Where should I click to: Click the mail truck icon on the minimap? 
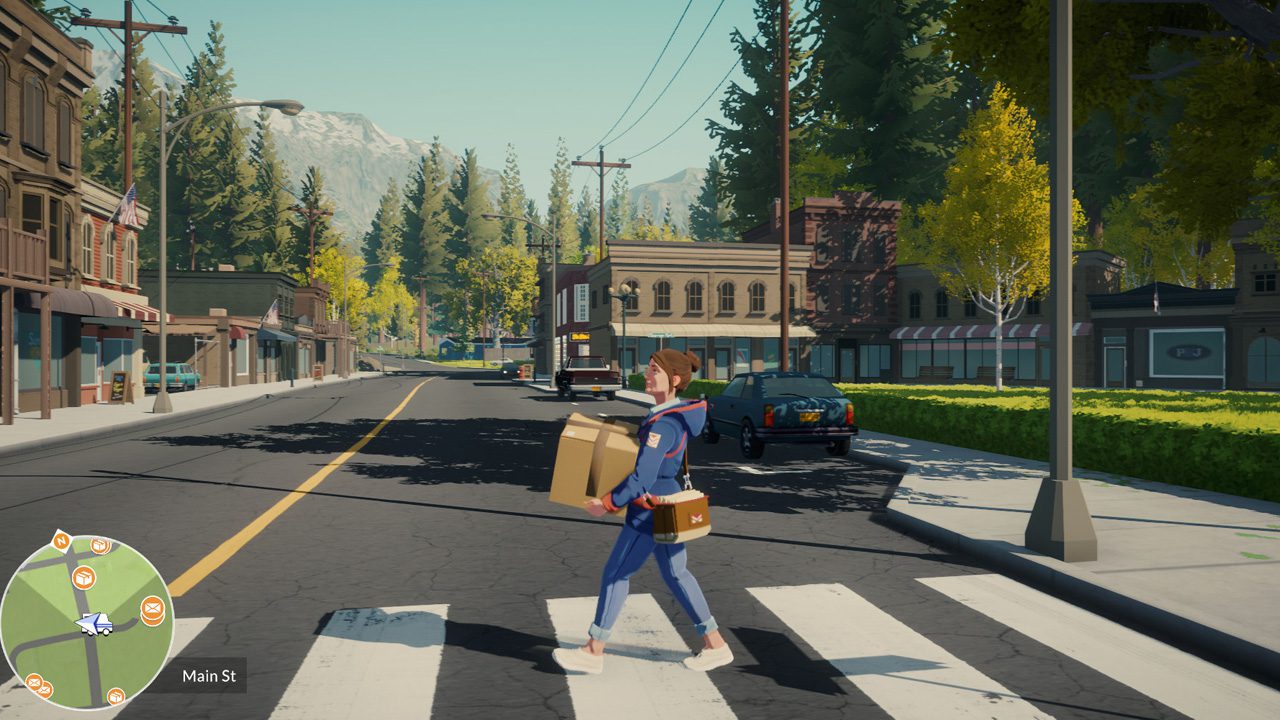95,624
